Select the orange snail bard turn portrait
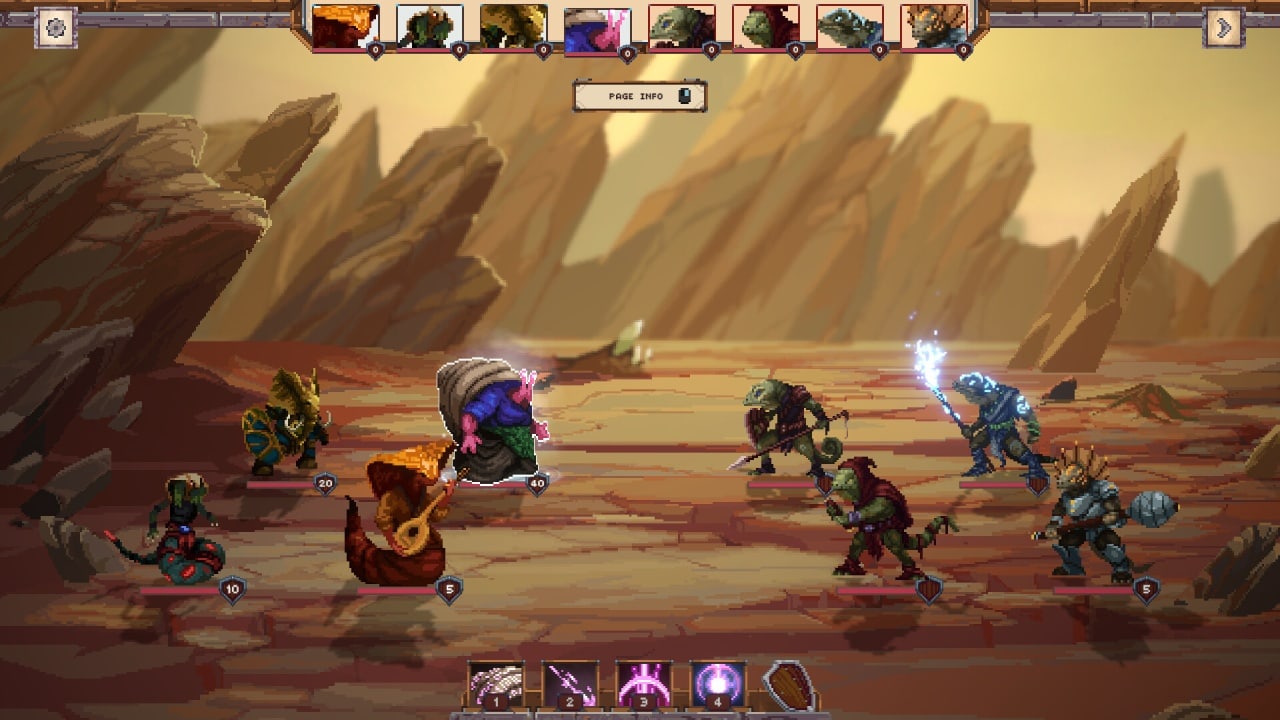This screenshot has width=1280, height=720. [346, 27]
